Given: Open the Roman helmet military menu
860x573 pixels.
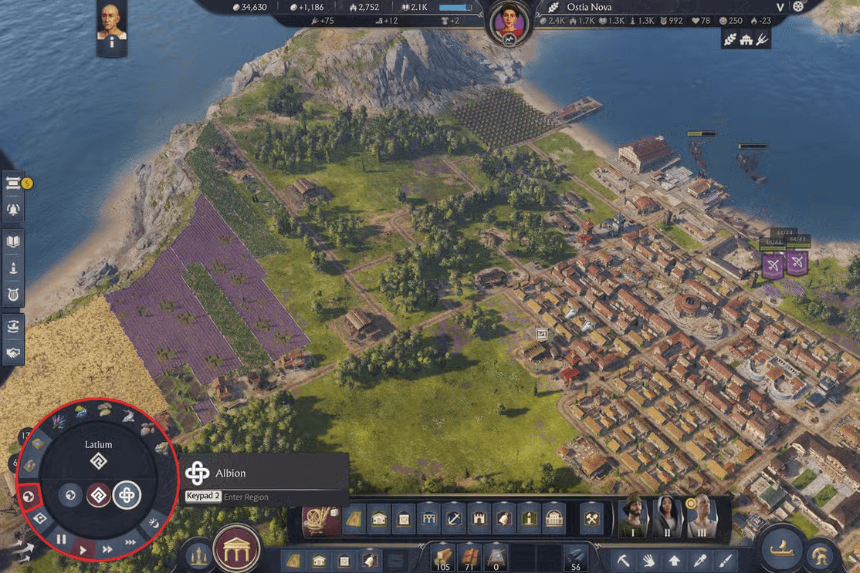Looking at the screenshot, I should pos(822,553).
